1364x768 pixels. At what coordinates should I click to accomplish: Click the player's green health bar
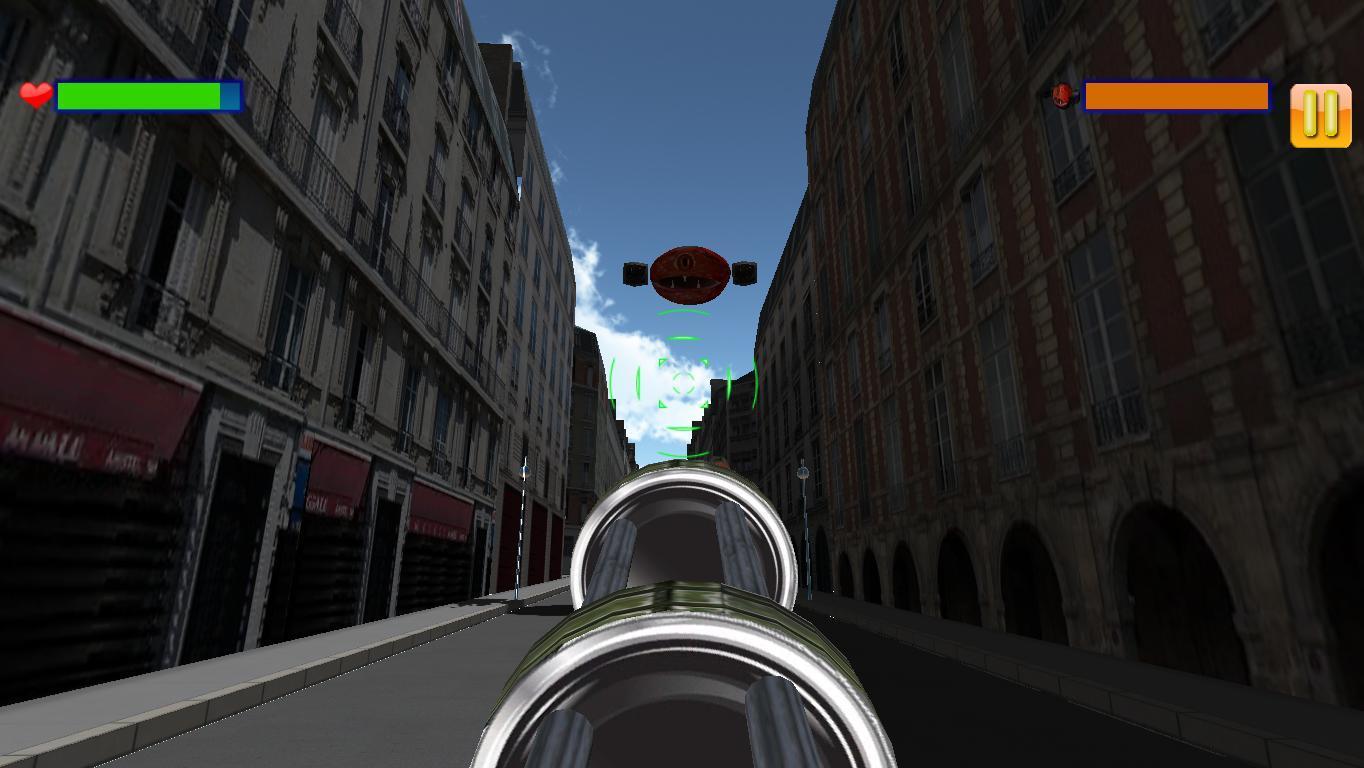[137, 96]
